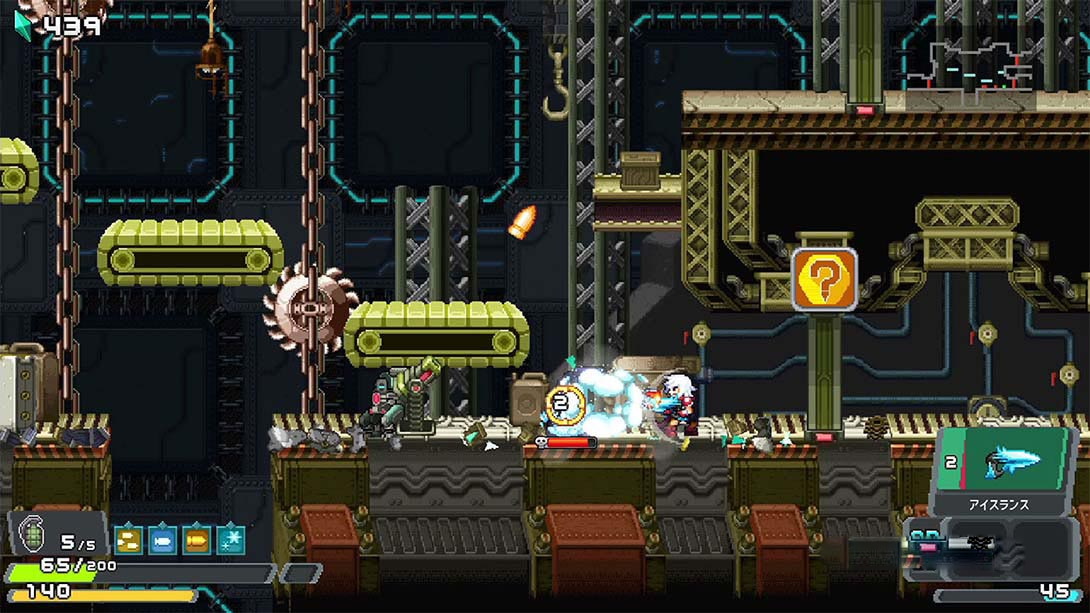Click the green crystal currency icon
1090x613 pixels.
pos(23,21)
